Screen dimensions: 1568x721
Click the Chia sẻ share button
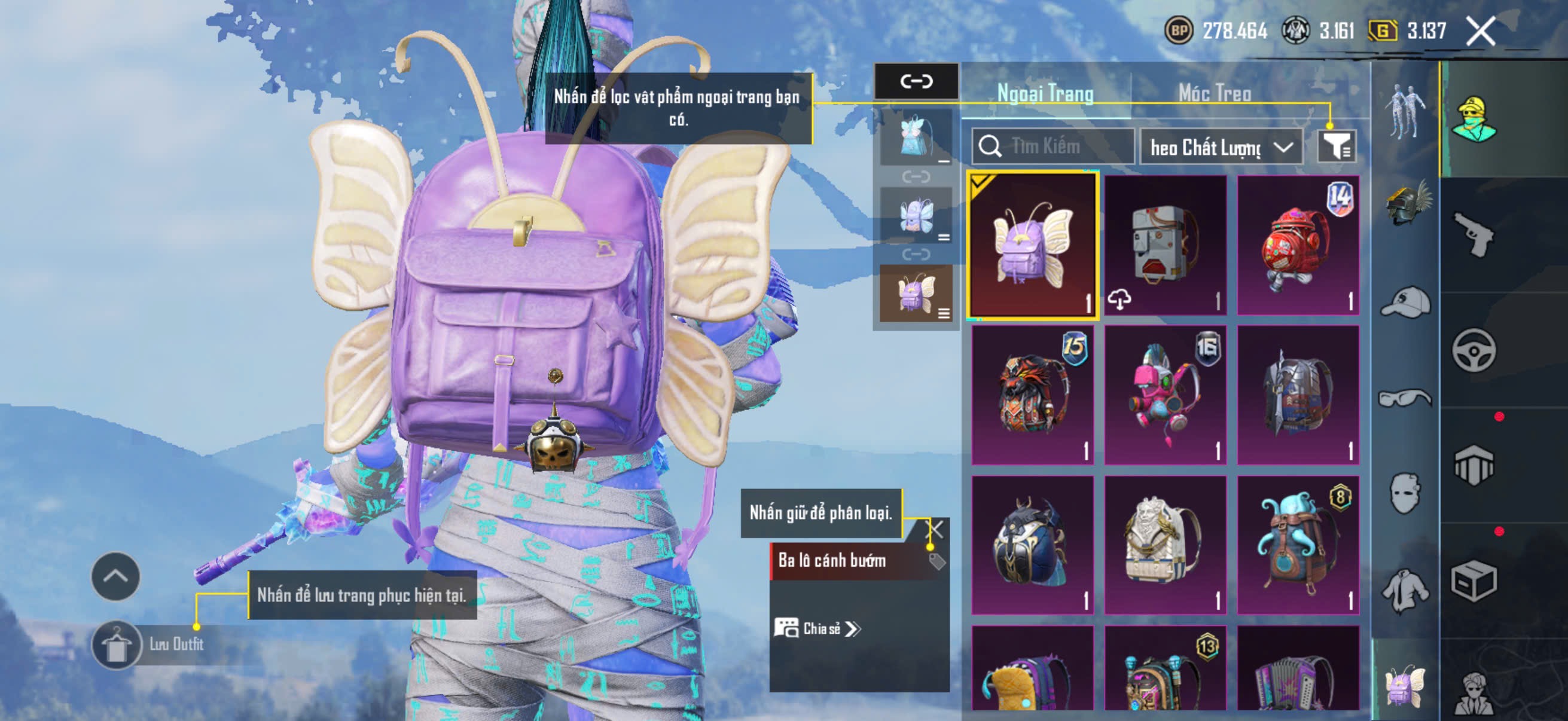tap(817, 628)
